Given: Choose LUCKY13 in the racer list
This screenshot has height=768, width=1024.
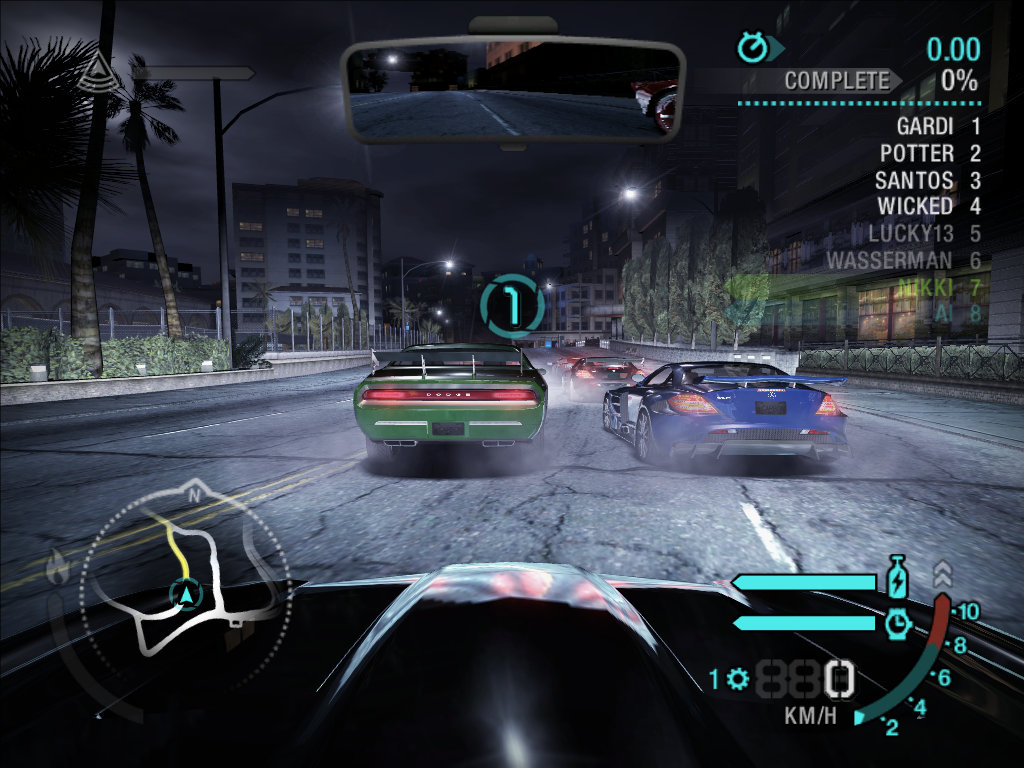Looking at the screenshot, I should click(x=909, y=234).
